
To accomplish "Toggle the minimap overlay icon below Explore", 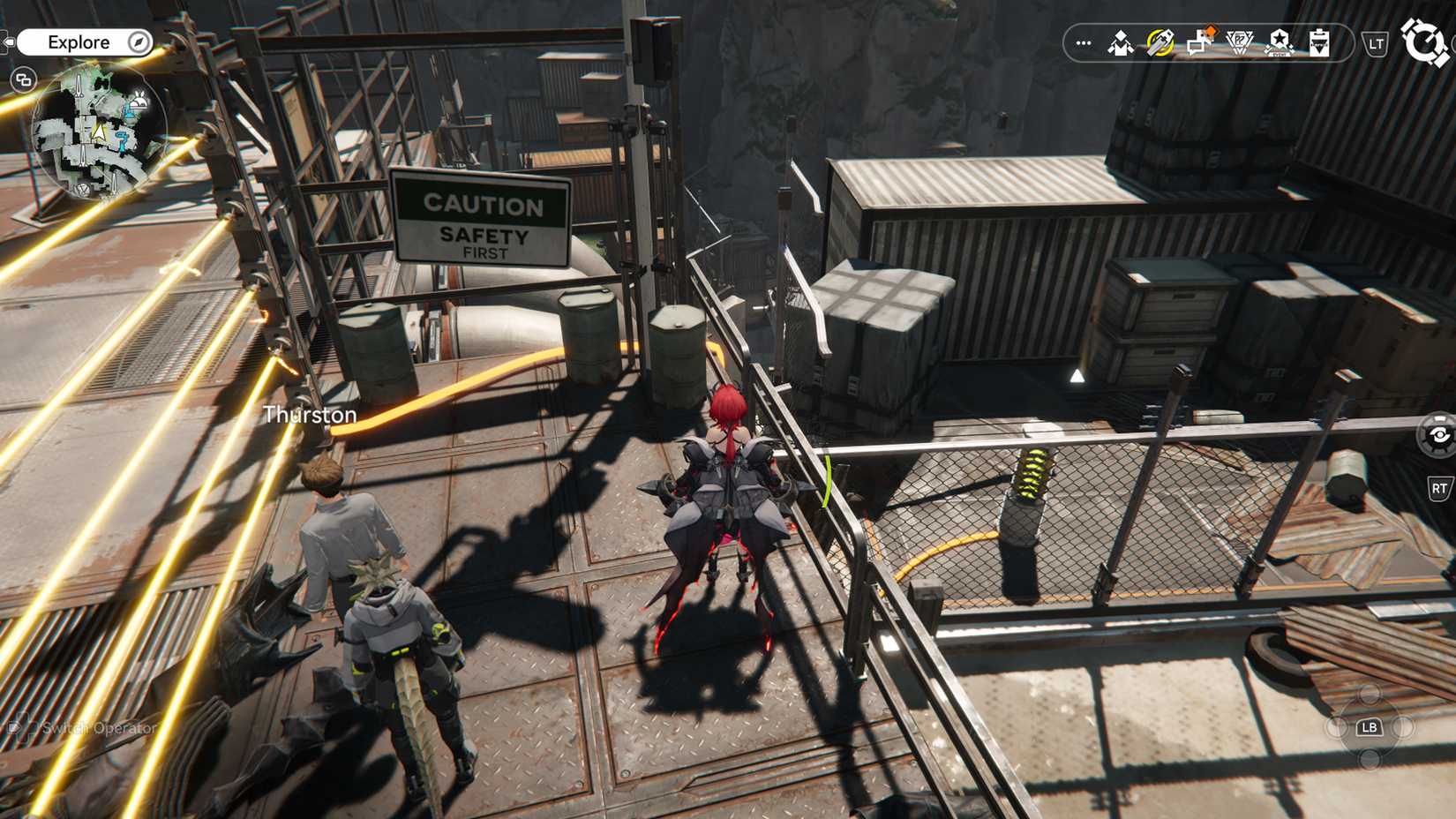I will pos(24,80).
